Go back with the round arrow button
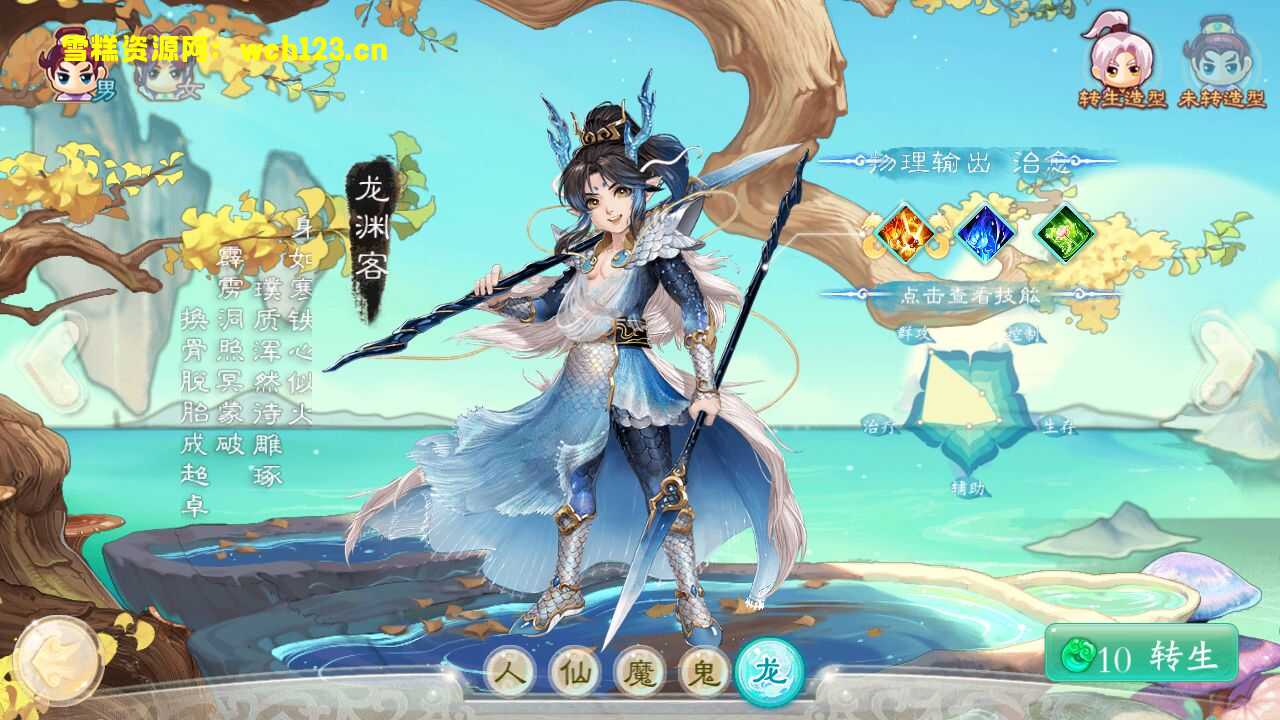This screenshot has width=1280, height=720. tap(58, 660)
